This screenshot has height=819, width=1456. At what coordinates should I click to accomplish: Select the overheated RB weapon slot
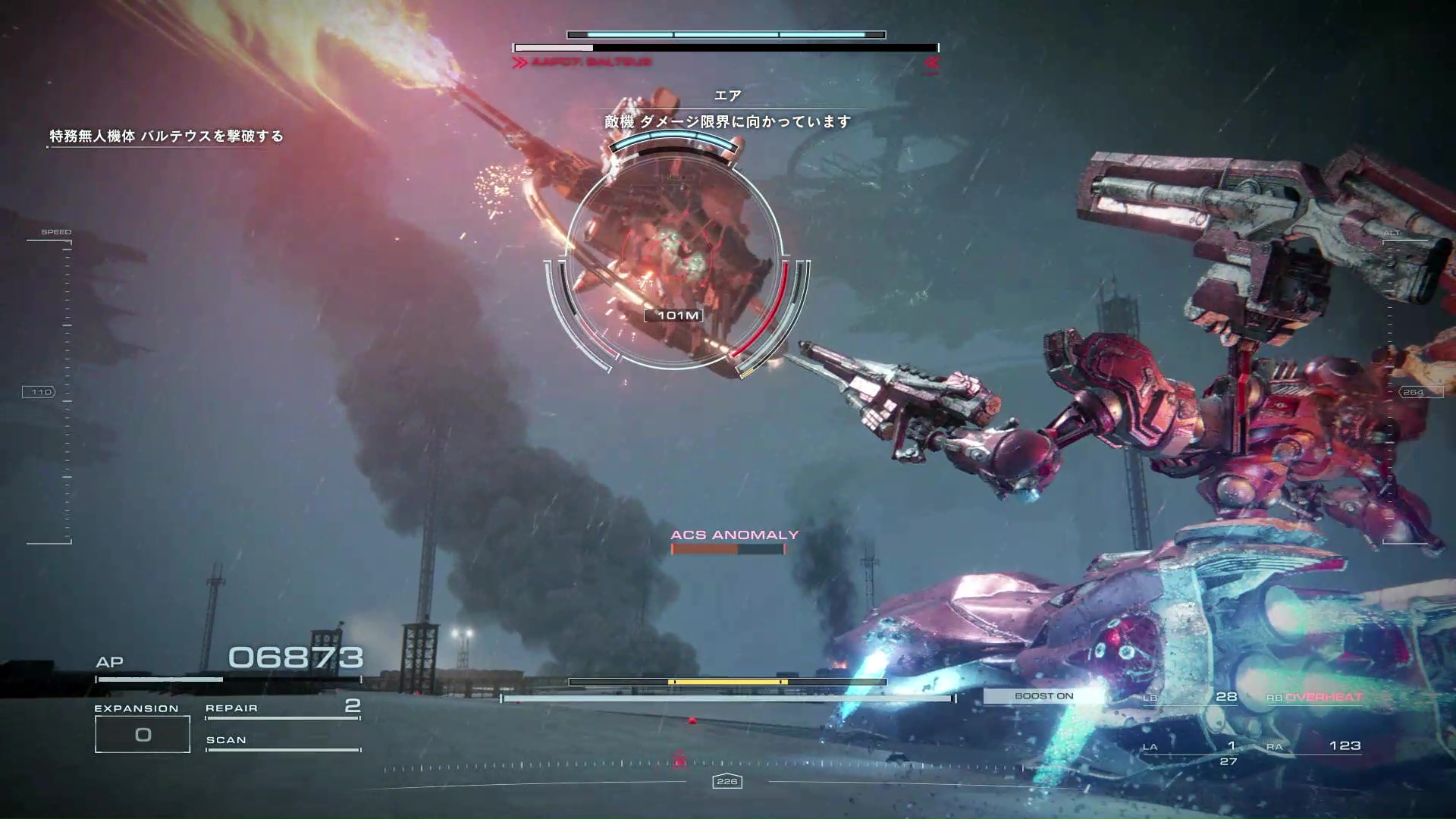tap(1315, 698)
